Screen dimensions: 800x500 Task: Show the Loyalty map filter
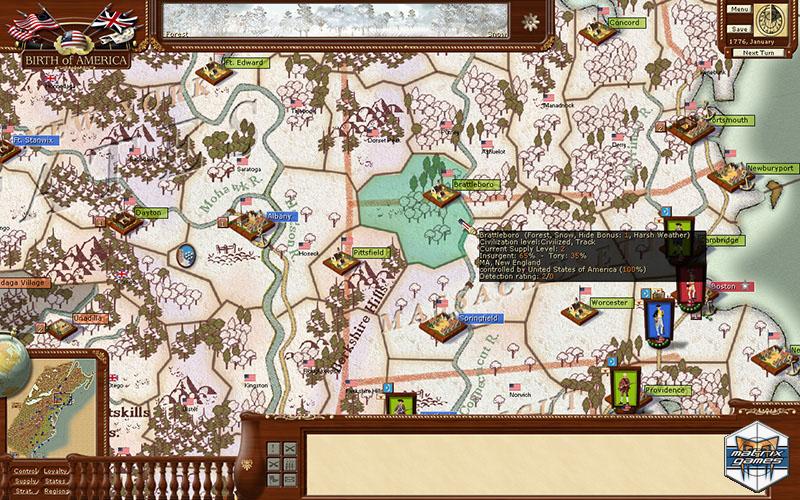click(56, 470)
